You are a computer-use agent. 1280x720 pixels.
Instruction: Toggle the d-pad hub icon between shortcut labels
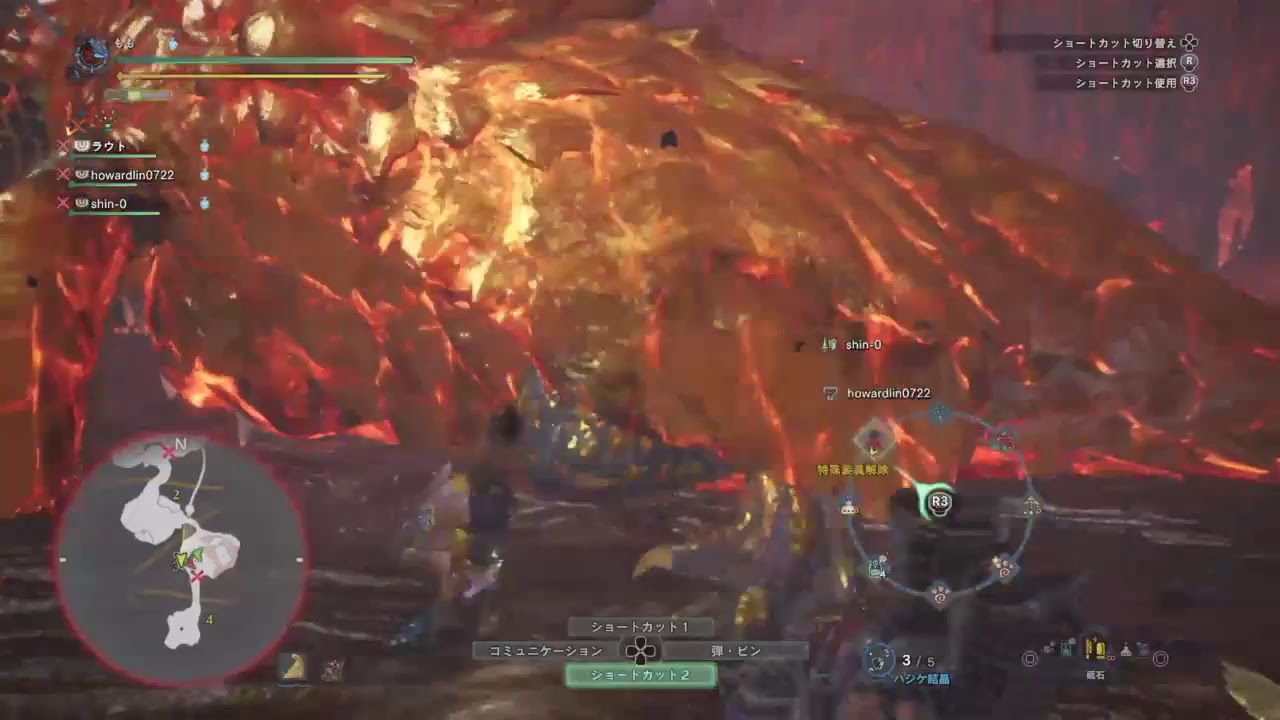point(641,649)
